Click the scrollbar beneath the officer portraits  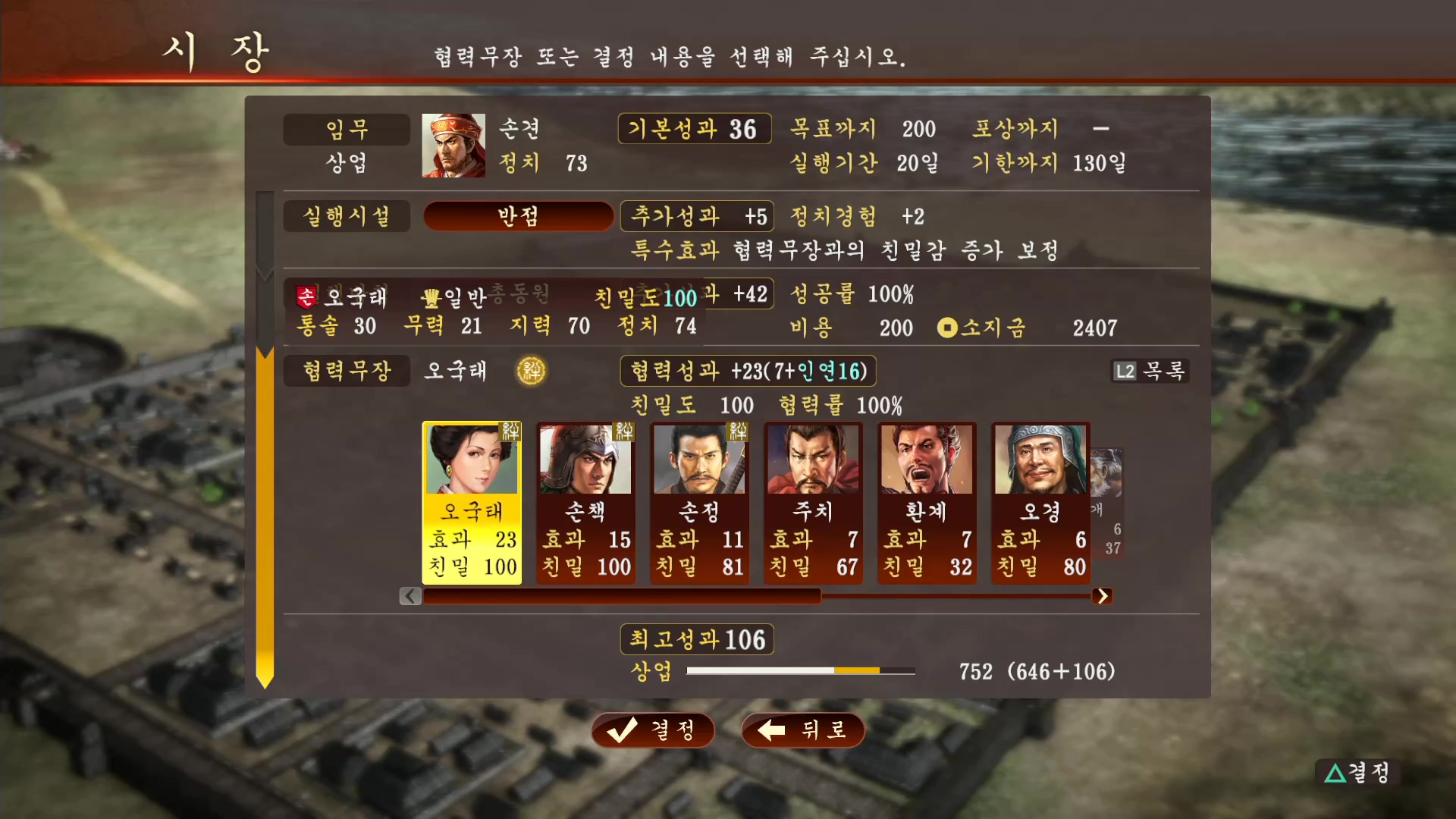[758, 597]
